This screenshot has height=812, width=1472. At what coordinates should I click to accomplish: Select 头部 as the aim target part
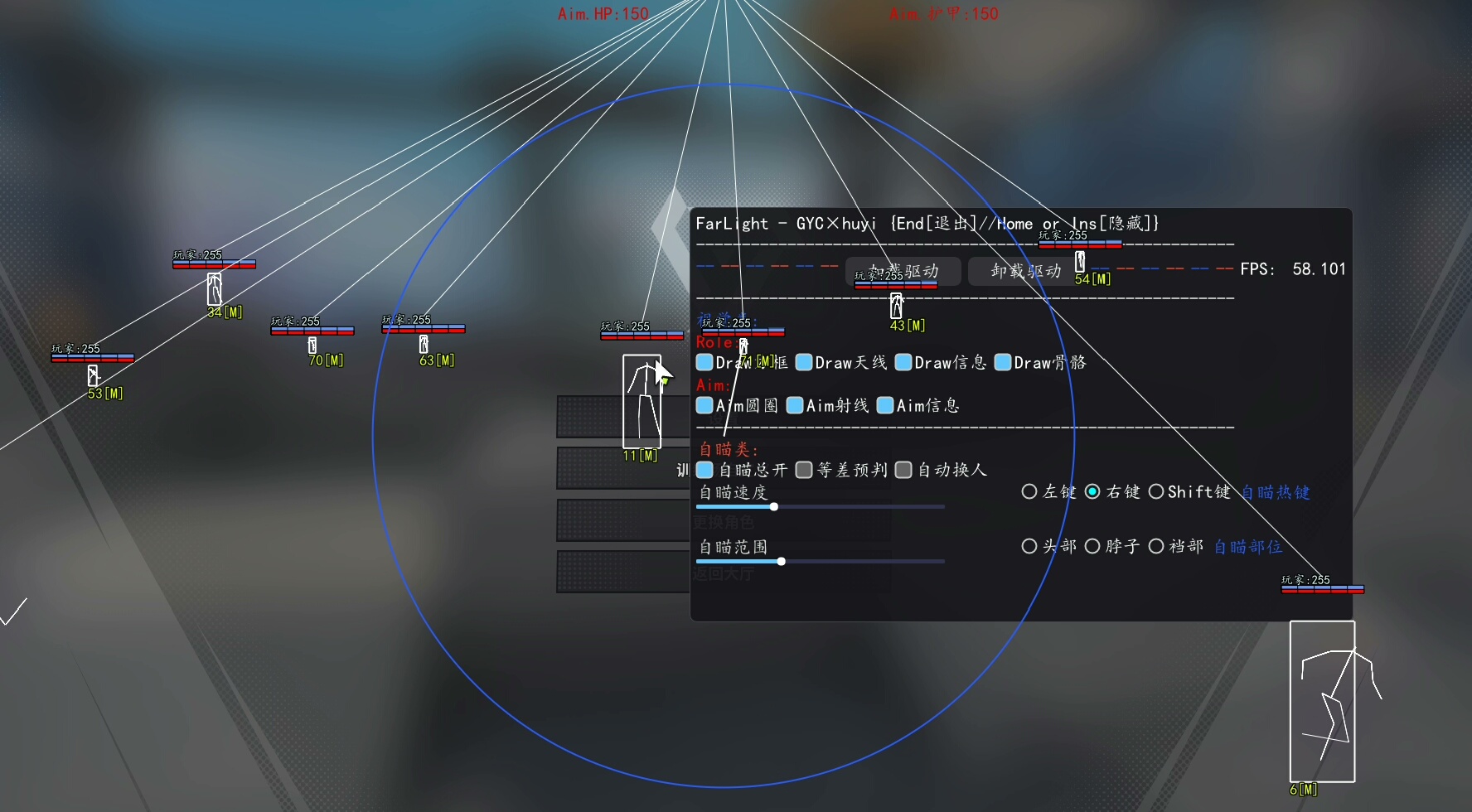click(1030, 546)
